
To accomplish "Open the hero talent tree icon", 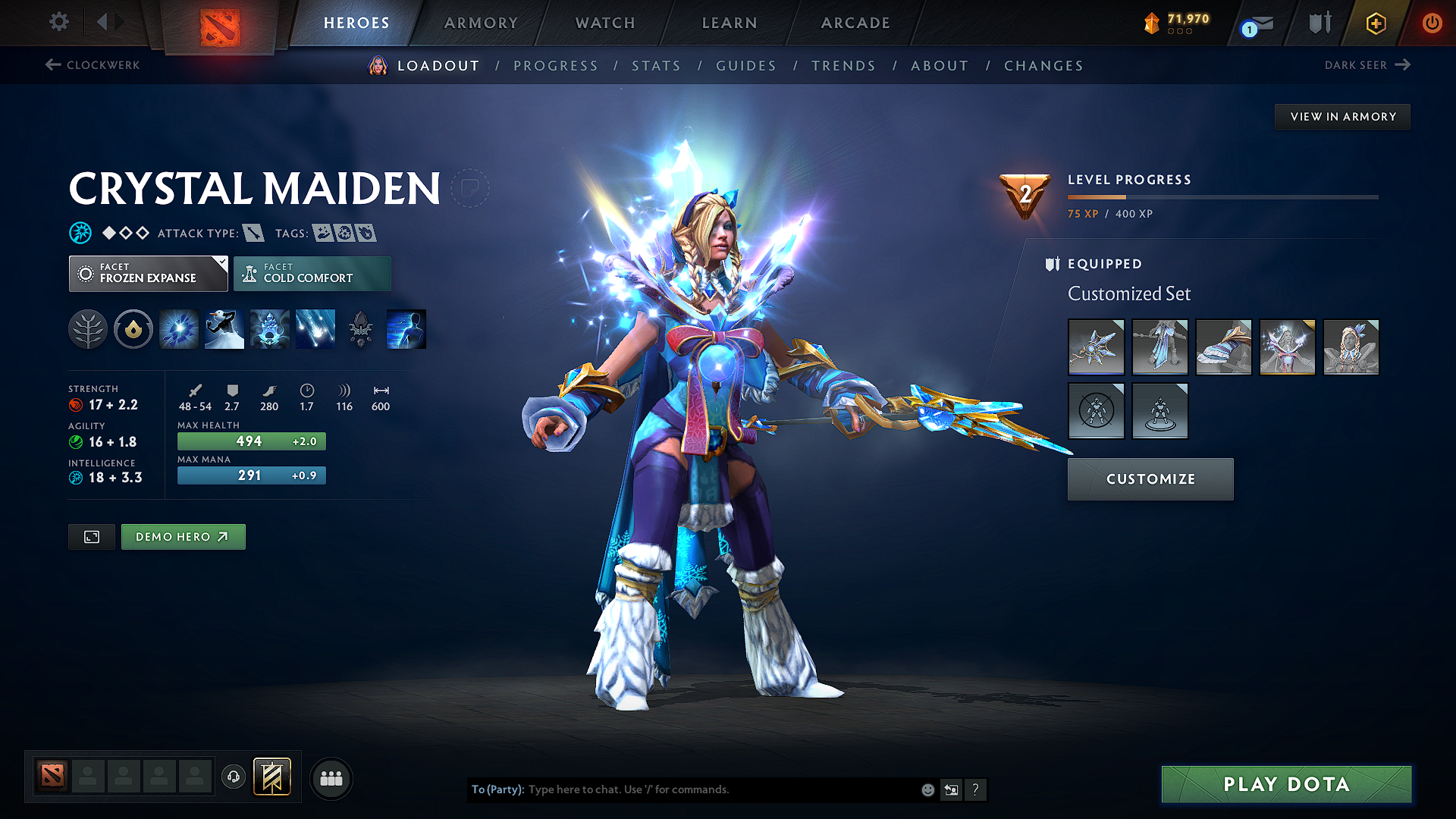I will (88, 328).
